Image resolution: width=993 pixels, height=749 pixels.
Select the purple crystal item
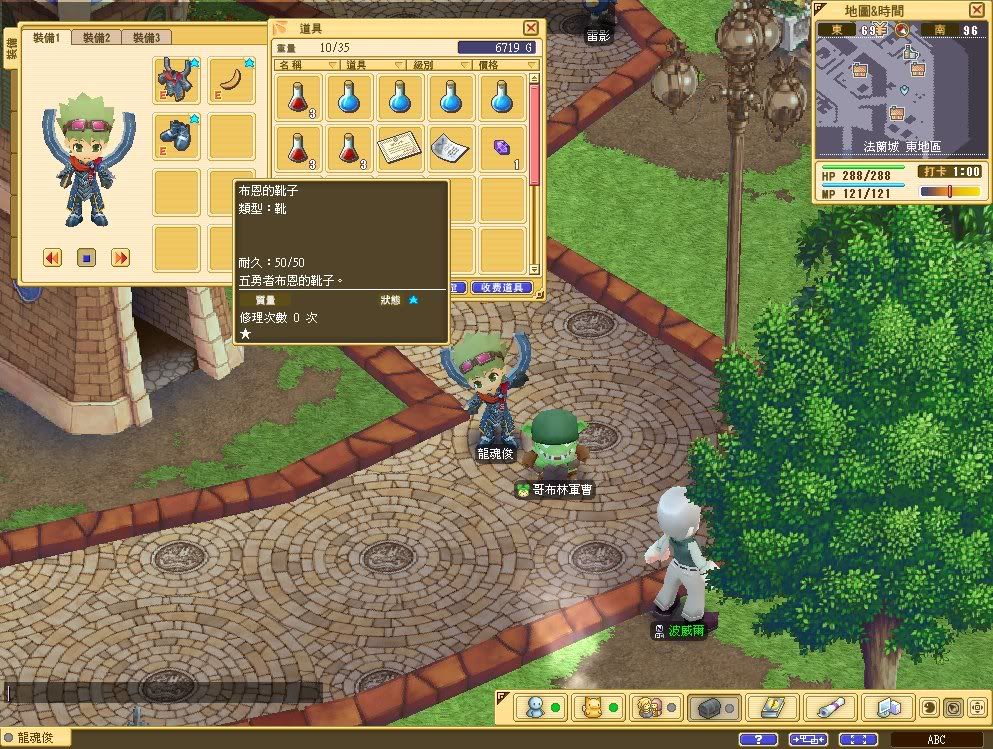click(503, 148)
